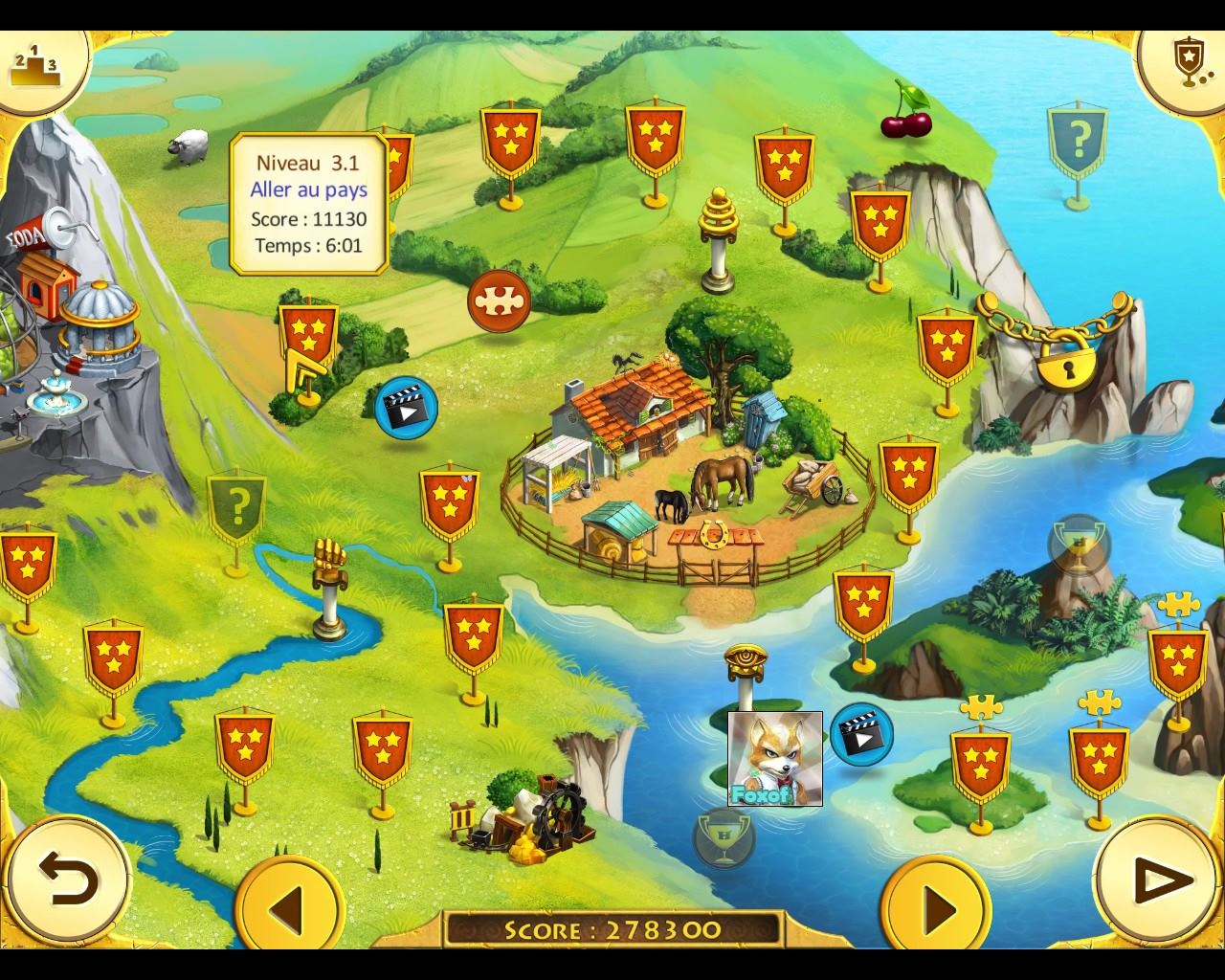Select the faded trophy below Foxof's avatar

724,838
